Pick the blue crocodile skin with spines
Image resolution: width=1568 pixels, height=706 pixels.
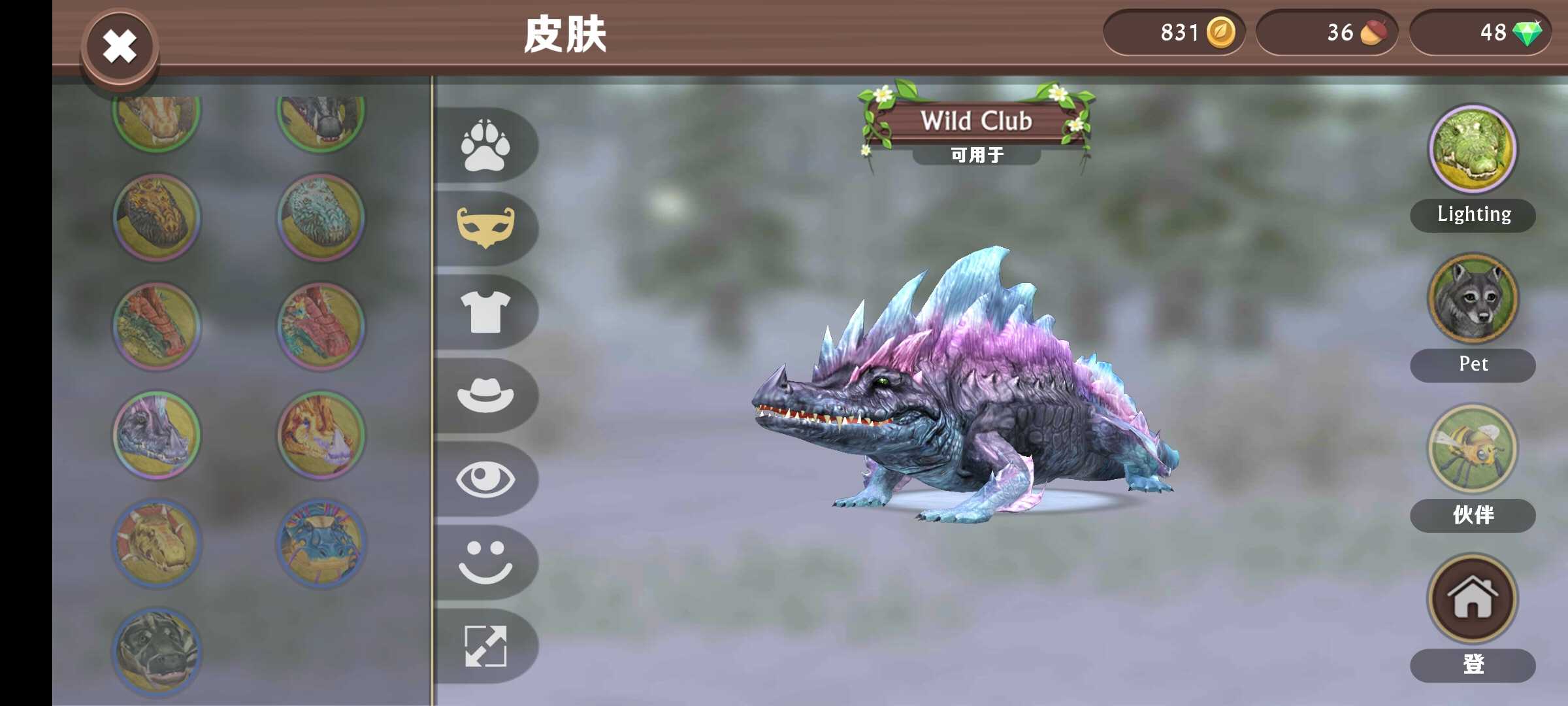click(321, 543)
